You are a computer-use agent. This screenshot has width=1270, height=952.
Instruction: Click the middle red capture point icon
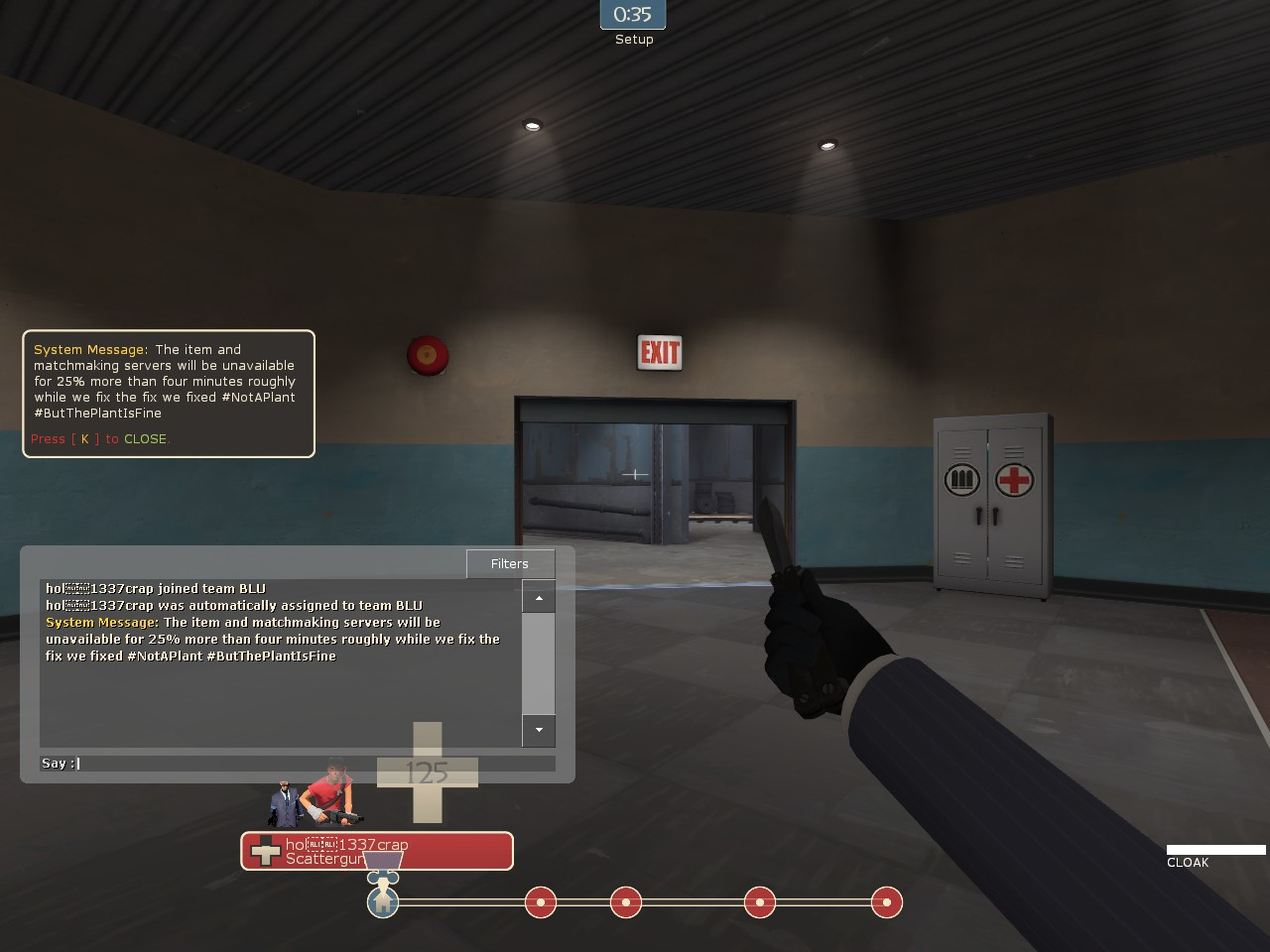tap(625, 902)
